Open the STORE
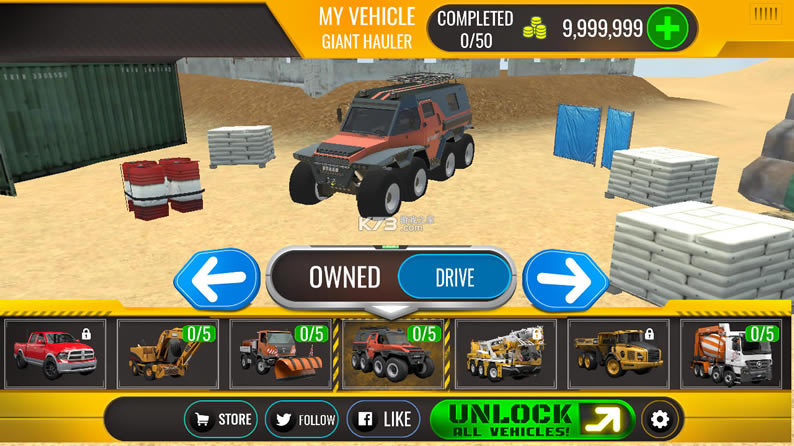 pyautogui.click(x=221, y=419)
